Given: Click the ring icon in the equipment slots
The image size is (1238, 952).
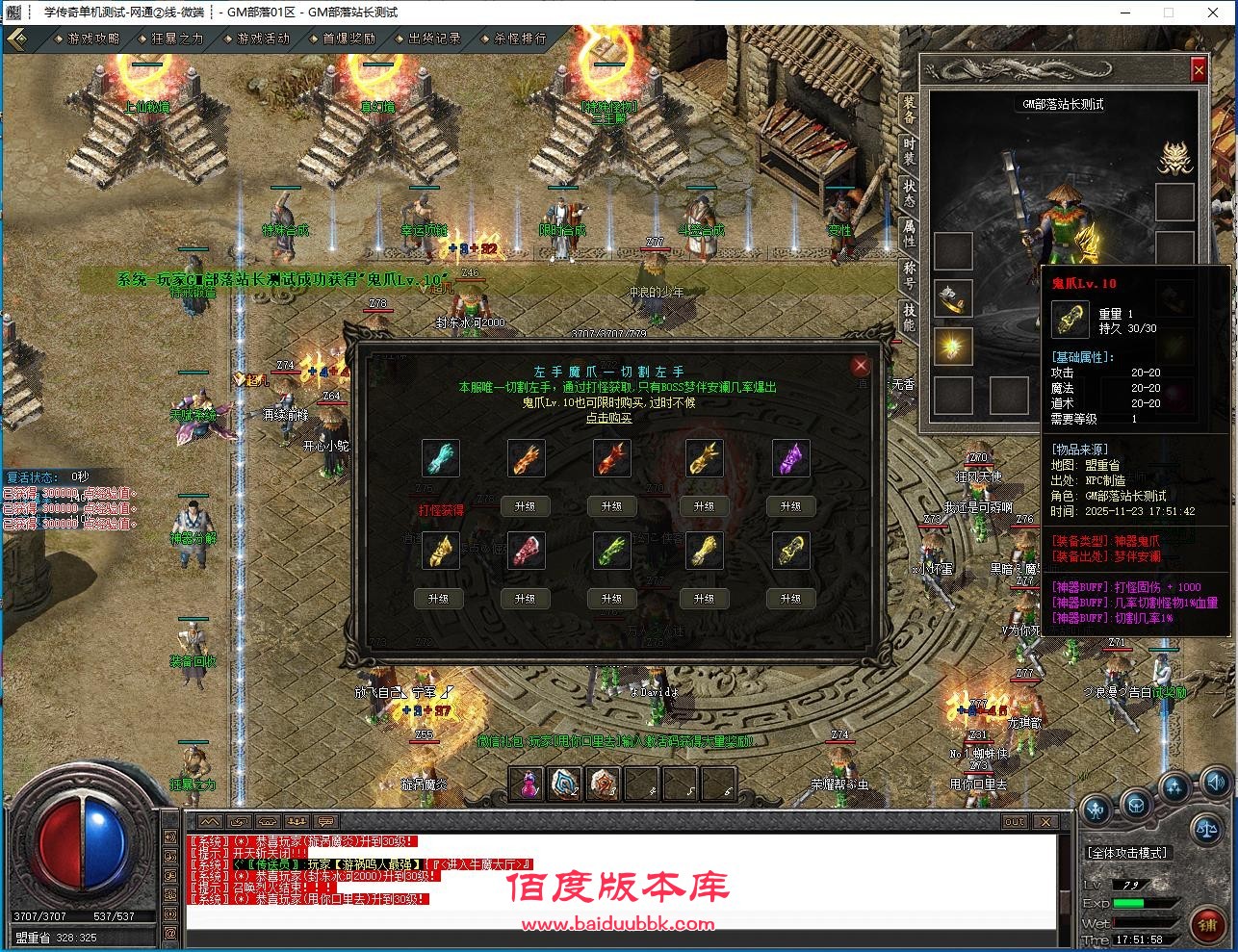Looking at the screenshot, I should point(951,298).
